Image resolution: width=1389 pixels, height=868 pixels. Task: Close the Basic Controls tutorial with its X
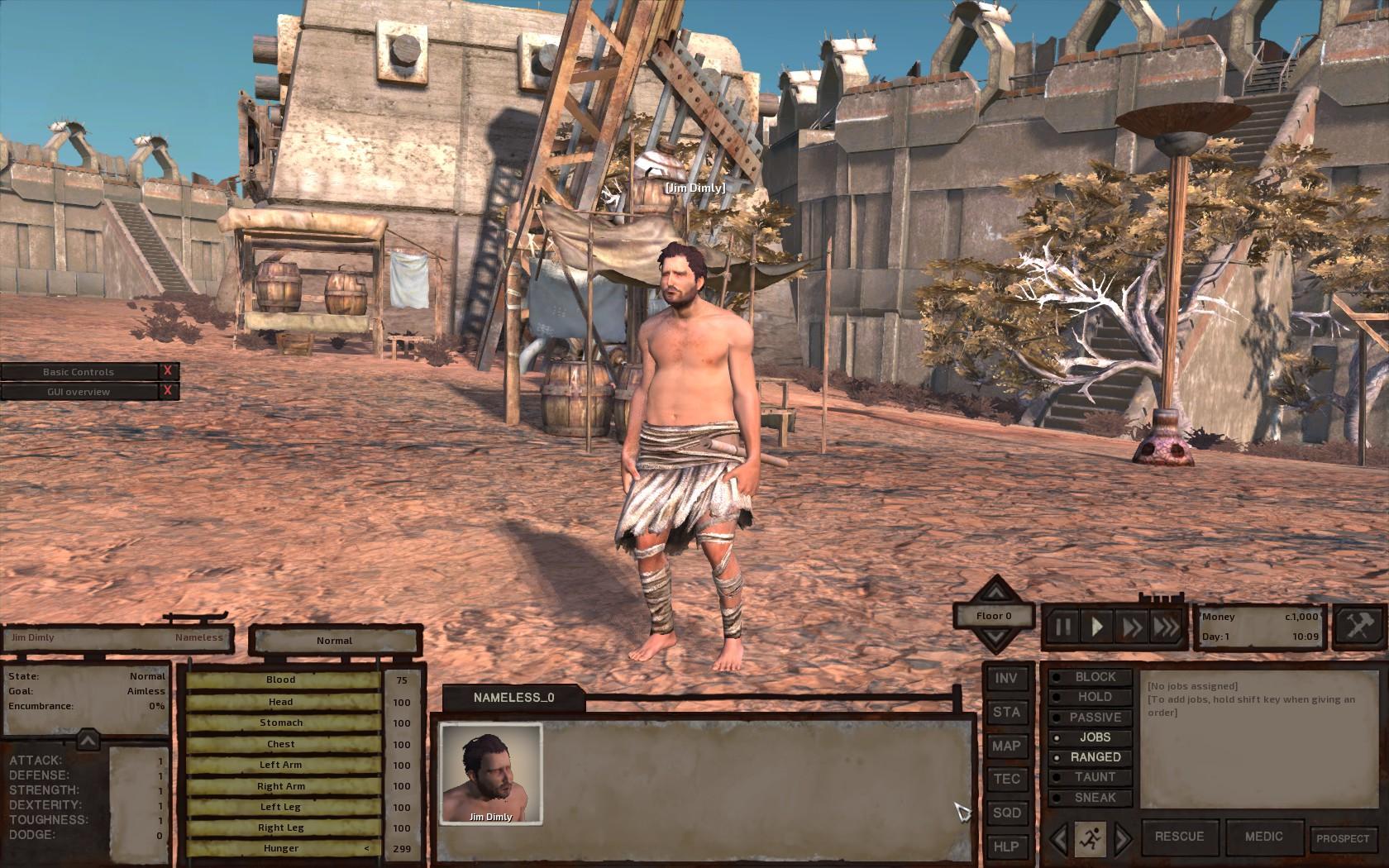click(x=168, y=372)
